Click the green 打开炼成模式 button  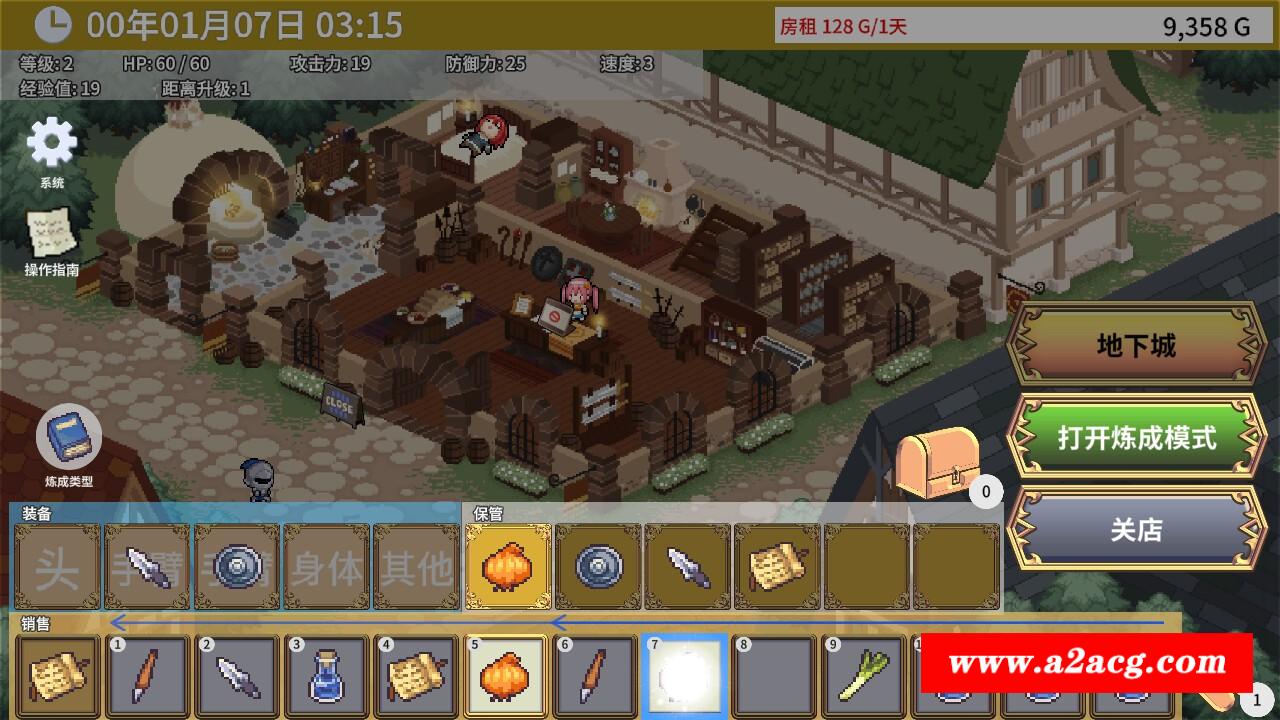pyautogui.click(x=1136, y=438)
